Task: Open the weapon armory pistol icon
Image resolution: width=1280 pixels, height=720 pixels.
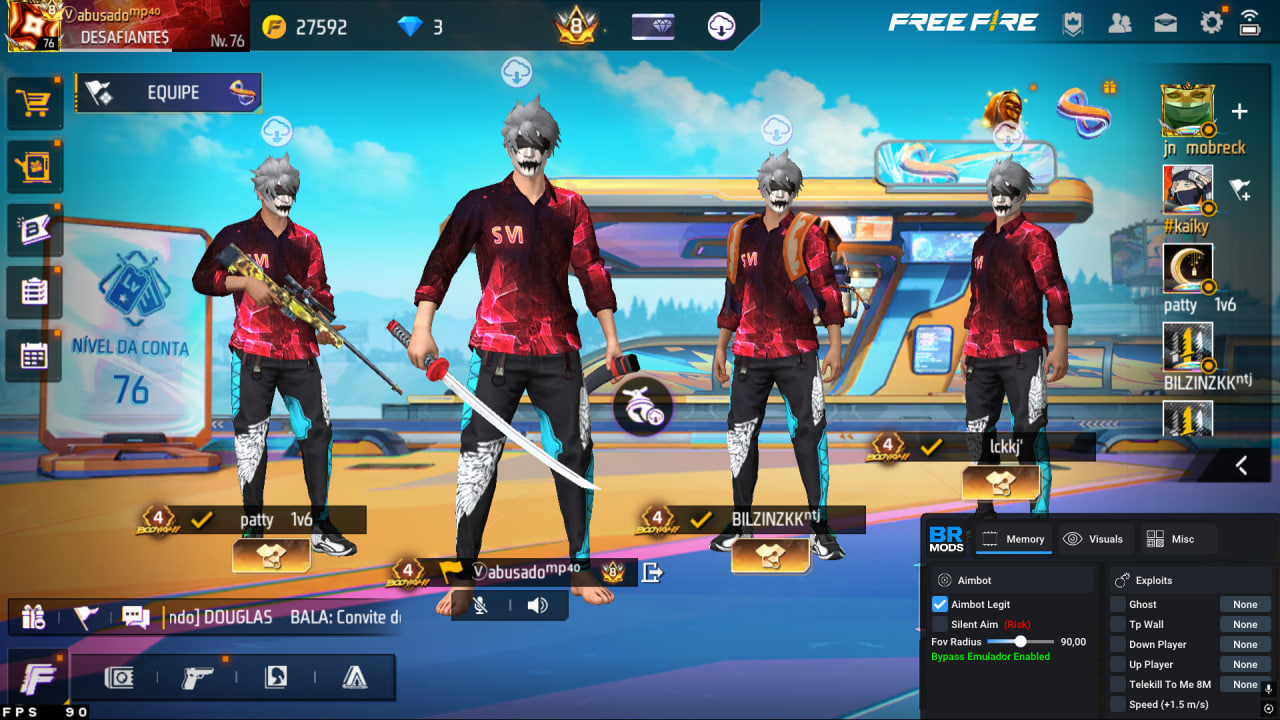Action: coord(197,677)
